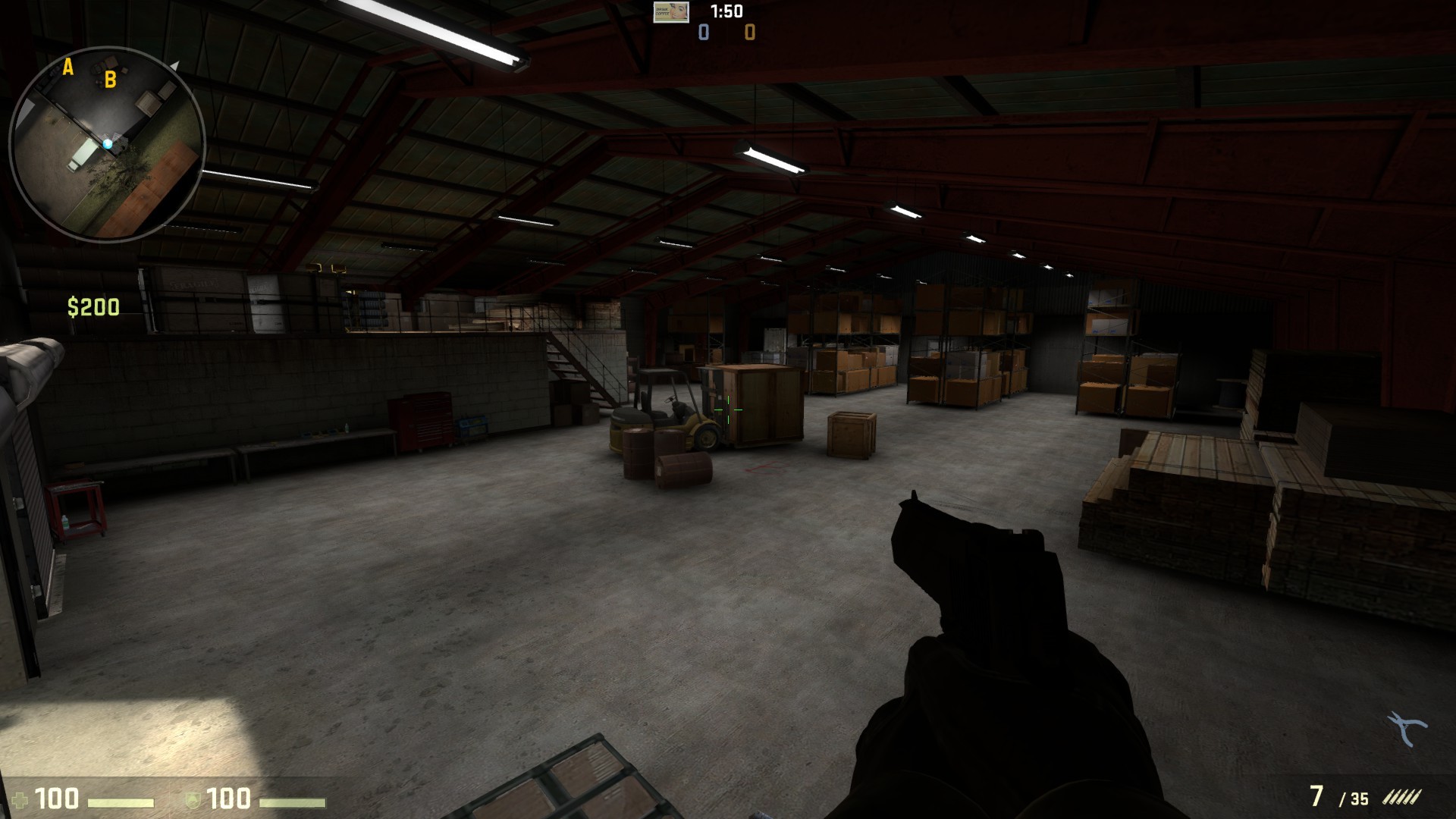Click the blue player dot on the minimap
The image size is (1456, 819).
[109, 143]
